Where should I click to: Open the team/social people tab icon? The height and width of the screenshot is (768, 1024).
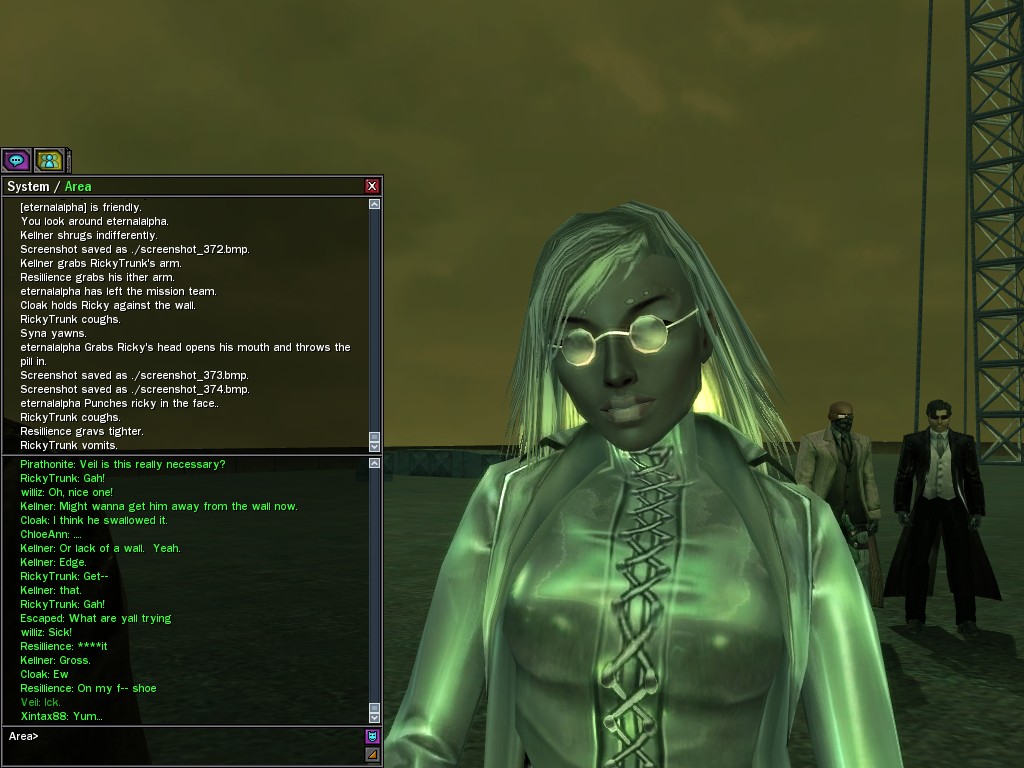coord(49,160)
